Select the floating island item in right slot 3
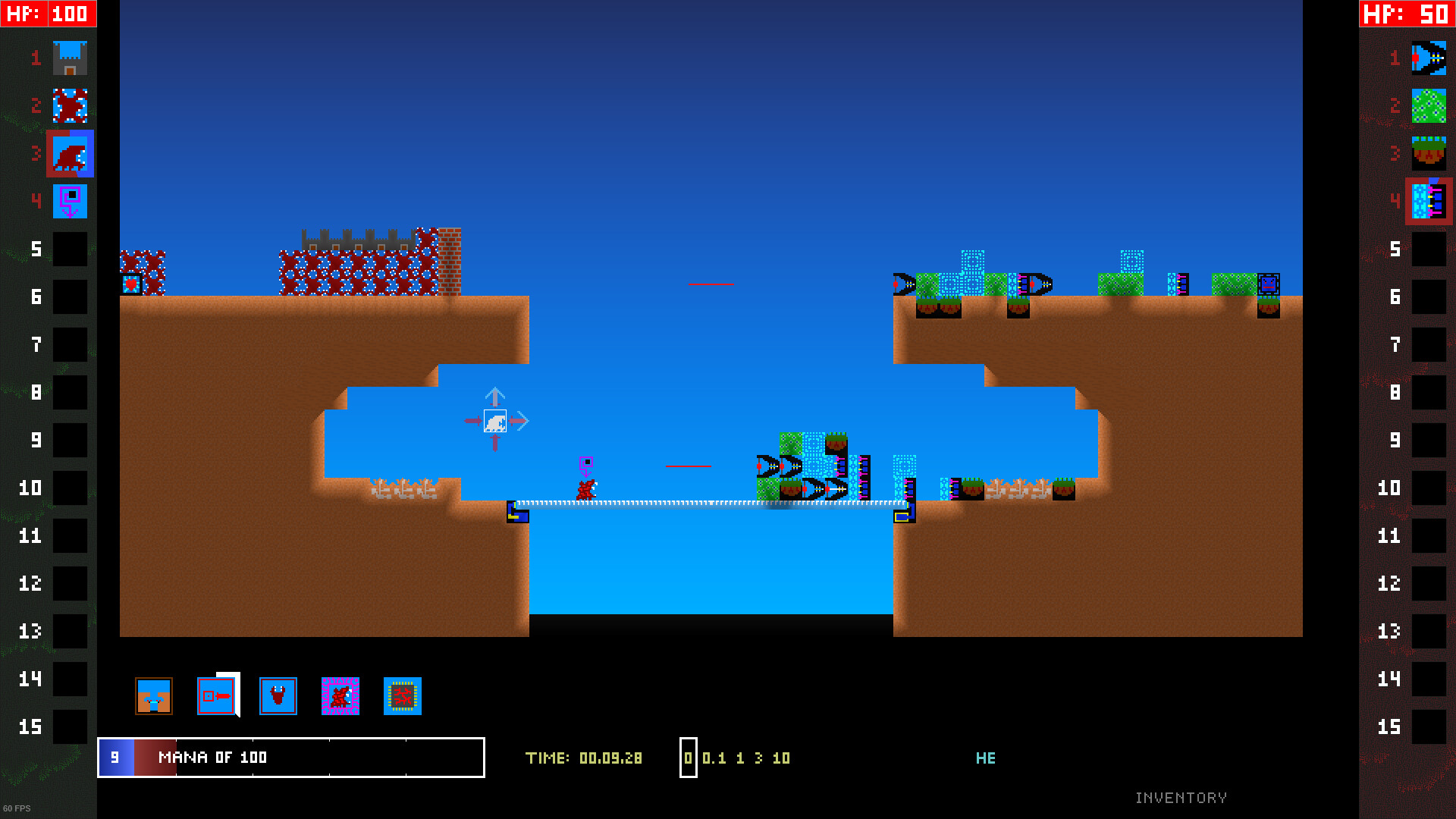The width and height of the screenshot is (1456, 819). (1429, 153)
